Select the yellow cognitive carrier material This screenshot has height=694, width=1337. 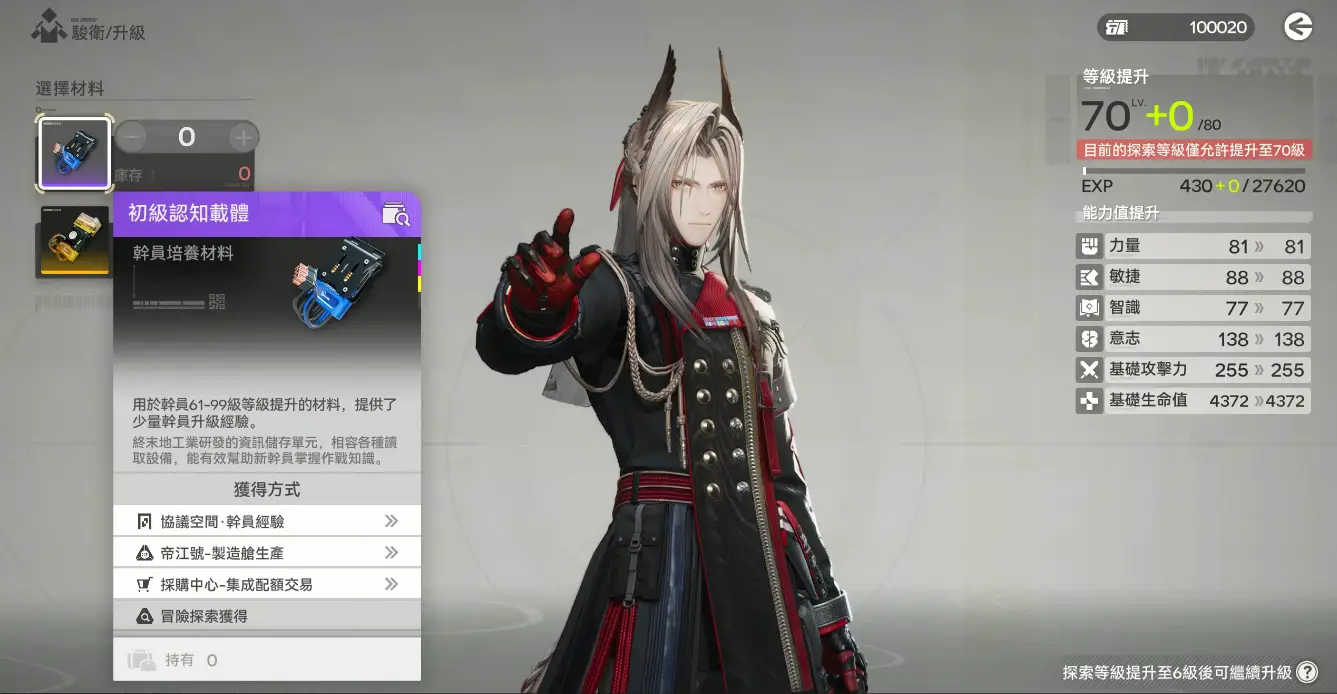74,241
